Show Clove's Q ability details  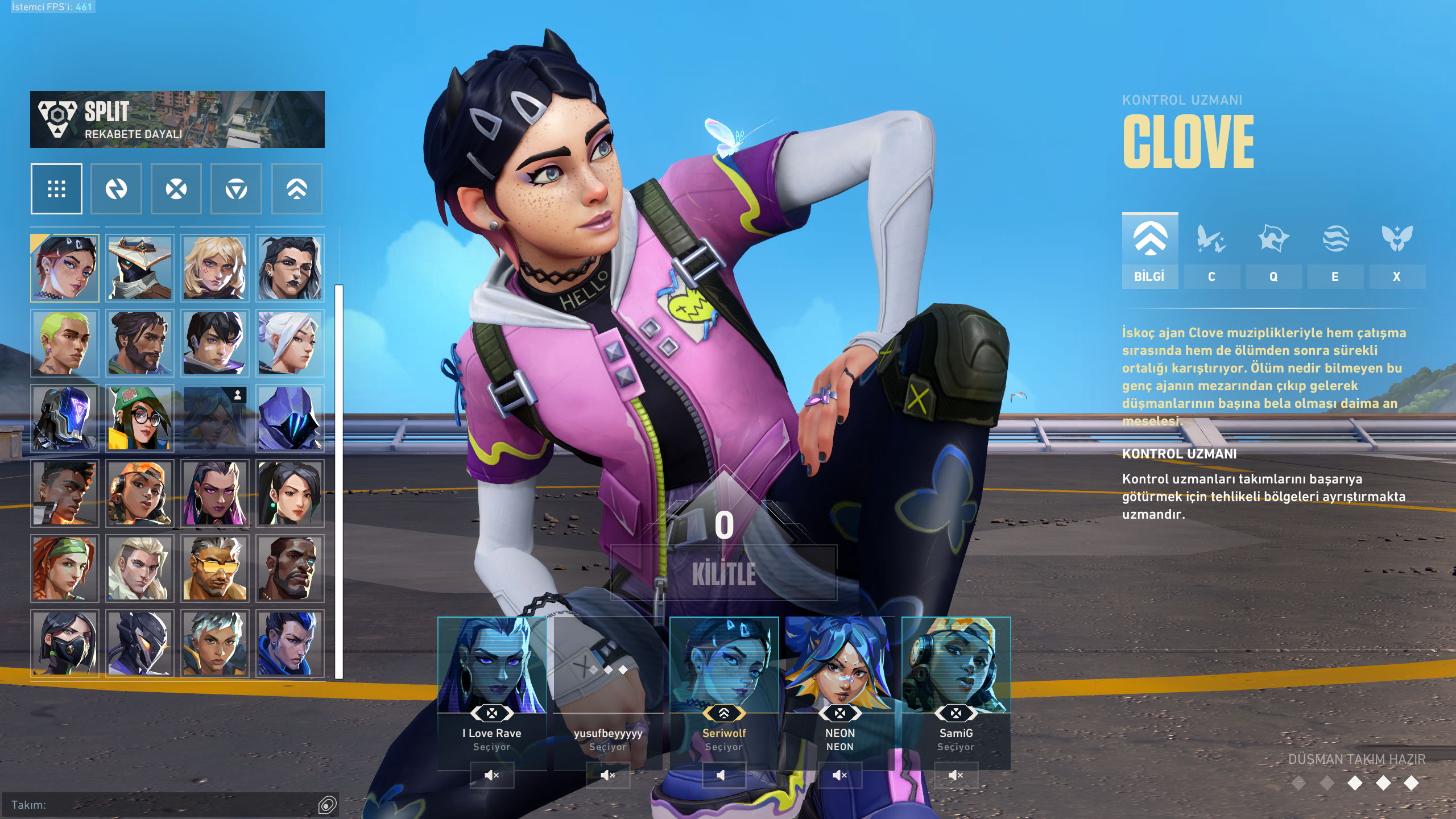[x=1273, y=250]
